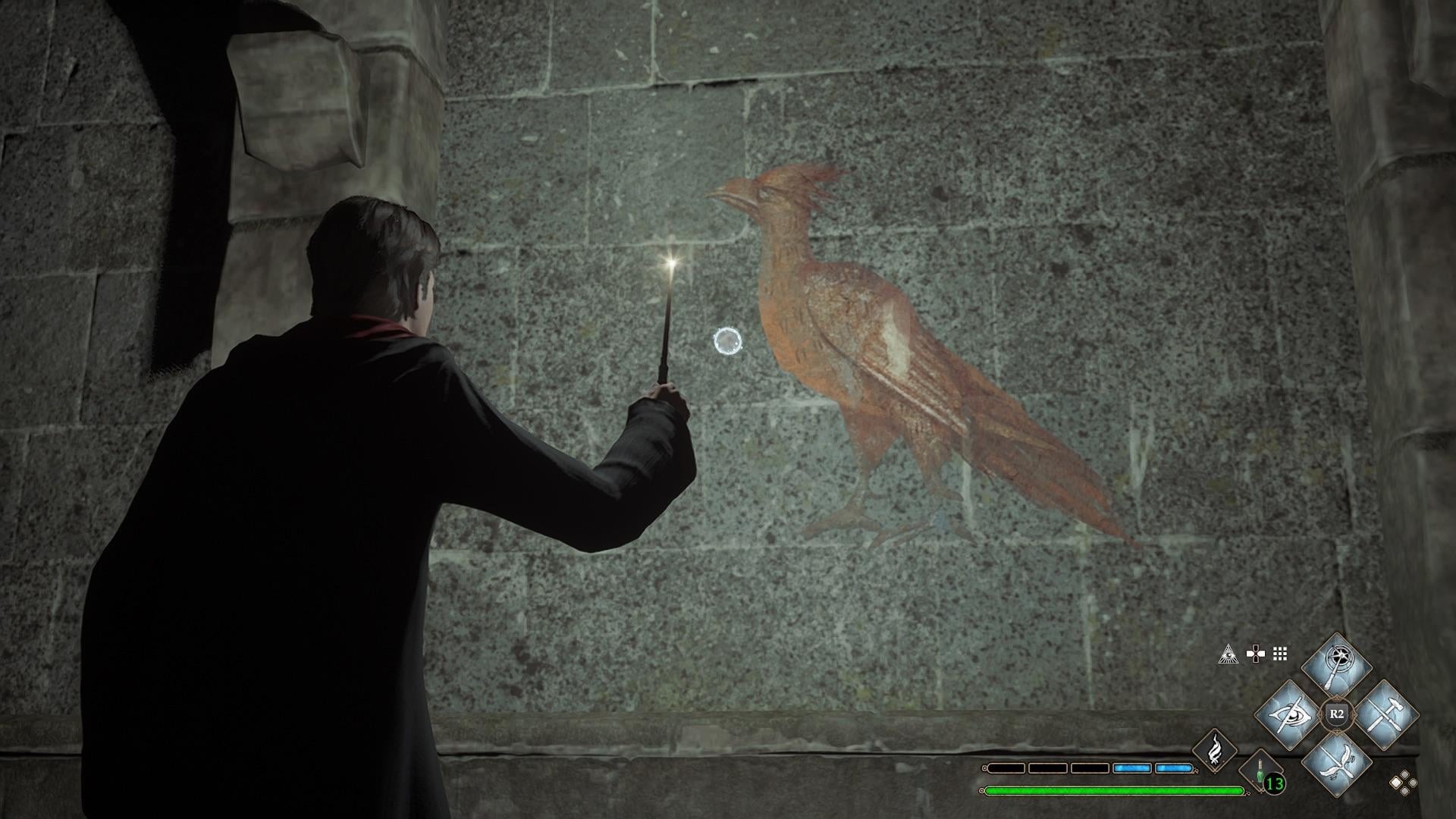The width and height of the screenshot is (1456, 819).
Task: Click the potion count 13 badge
Action: point(1274,784)
